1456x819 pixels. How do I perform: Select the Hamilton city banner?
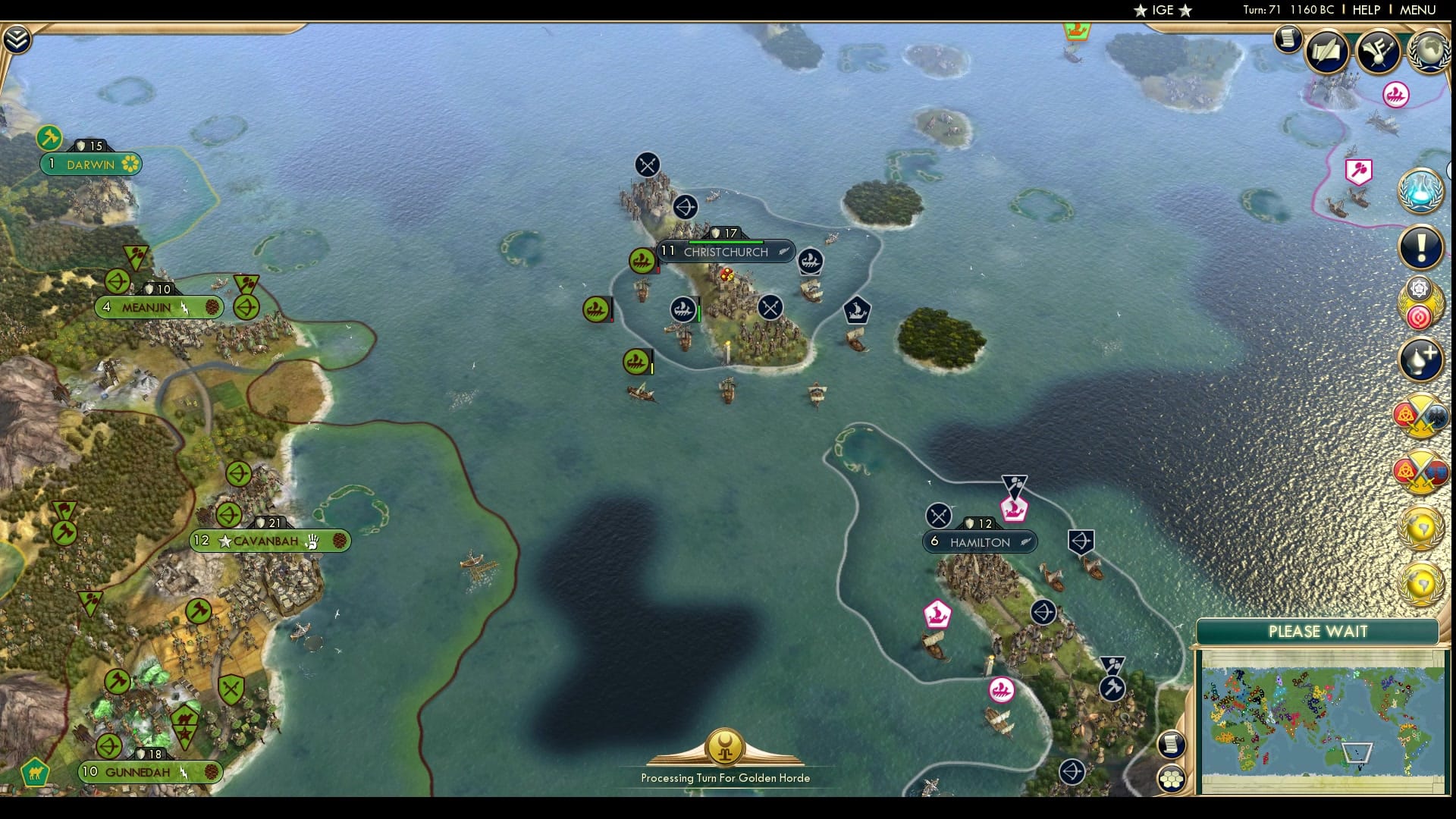978,541
